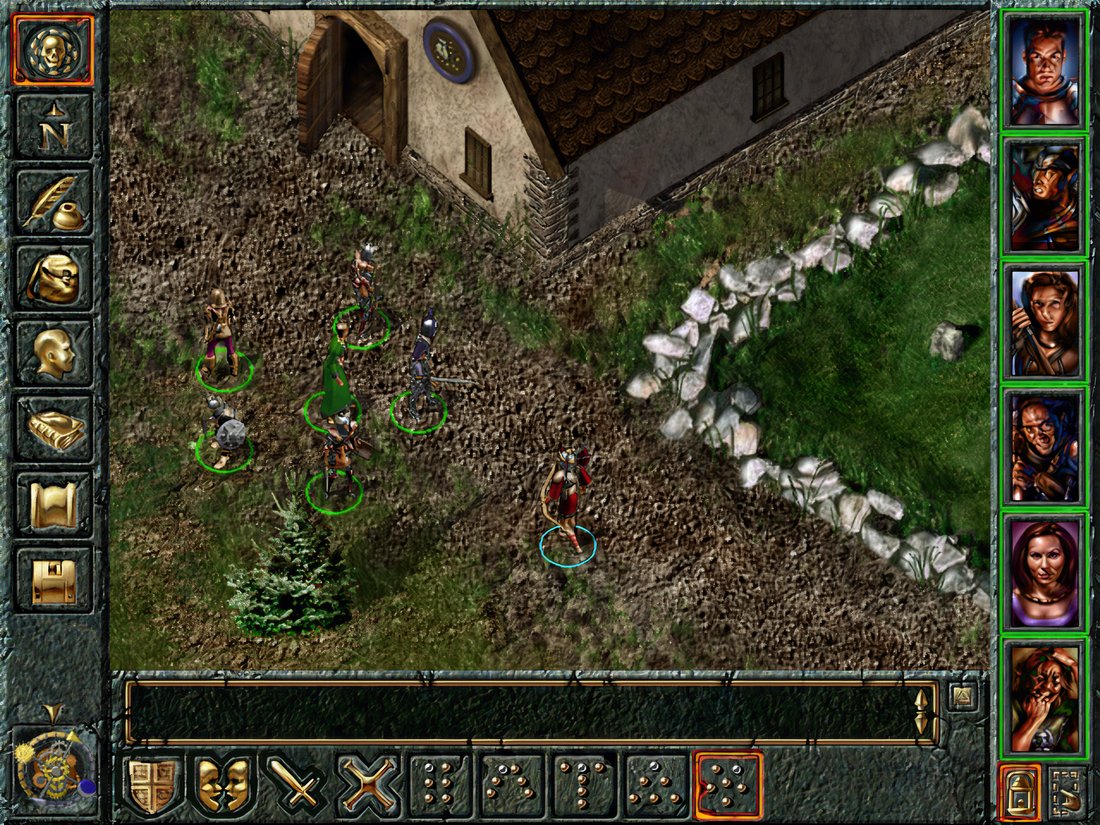
Task: Activate the shield guard action
Action: tap(154, 785)
